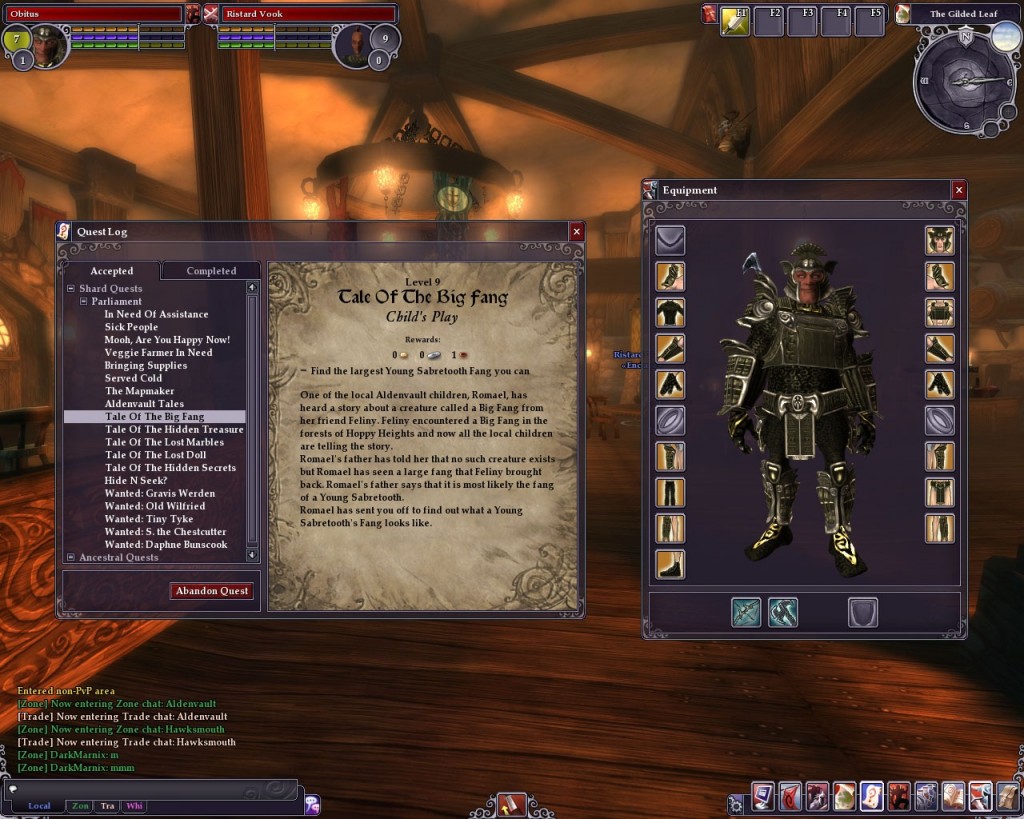1024x819 pixels.
Task: Expand the Ancestral Quests category
Action: [71, 557]
